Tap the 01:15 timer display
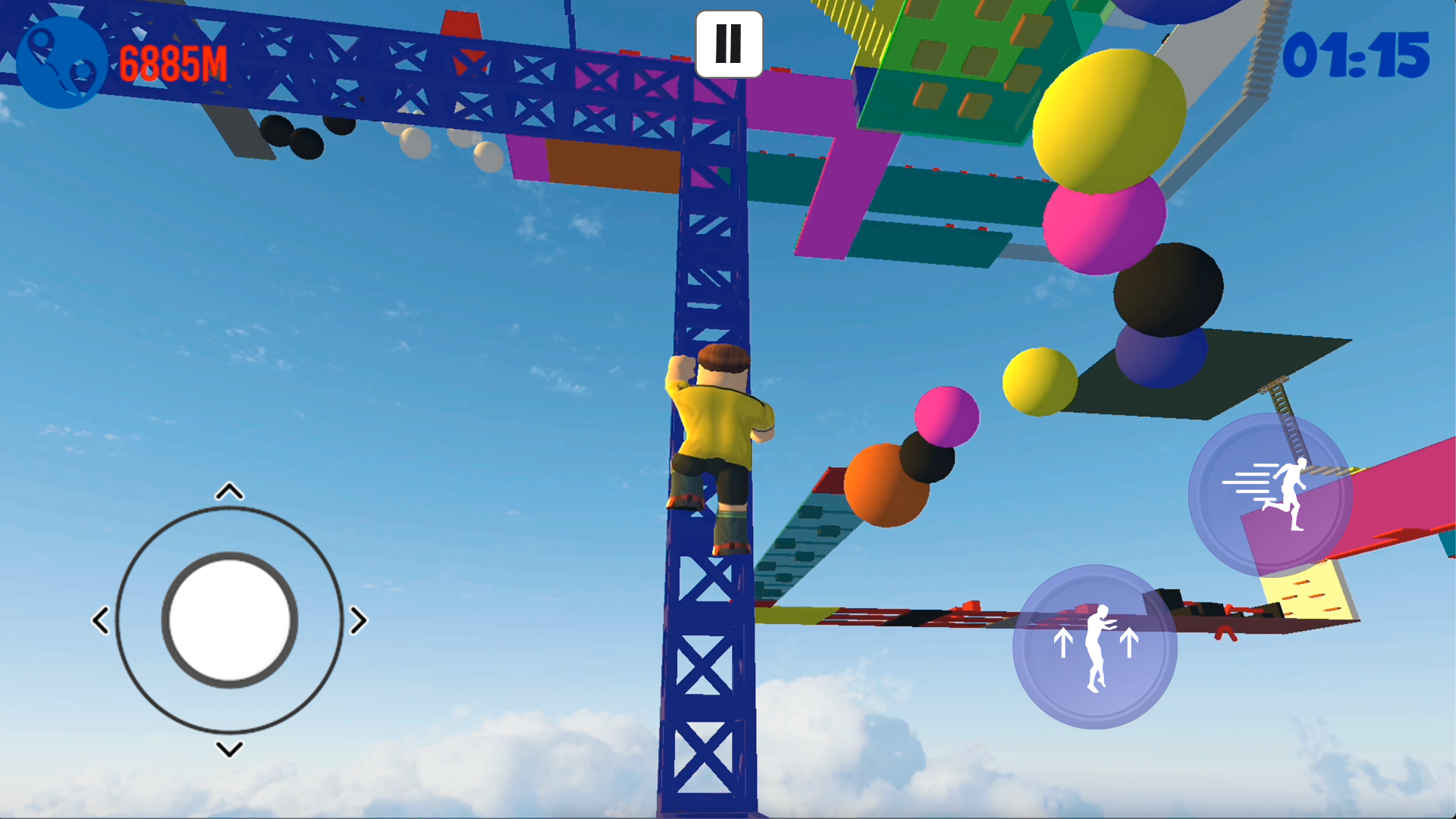The image size is (1456, 819). point(1361,53)
